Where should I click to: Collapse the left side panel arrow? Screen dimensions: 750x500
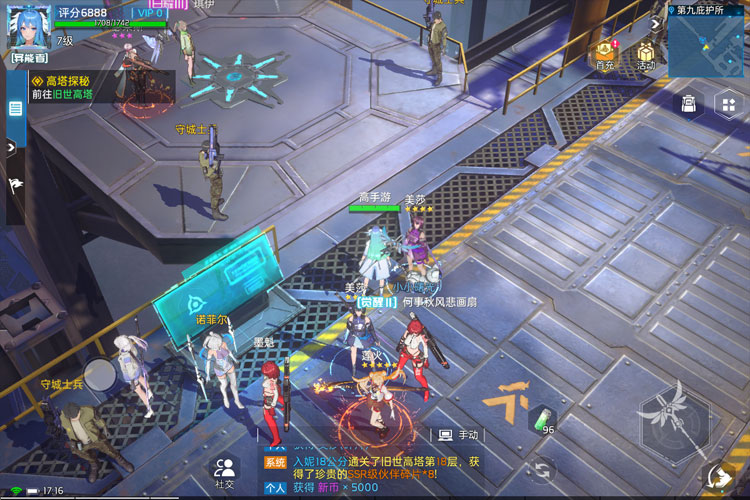11,146
